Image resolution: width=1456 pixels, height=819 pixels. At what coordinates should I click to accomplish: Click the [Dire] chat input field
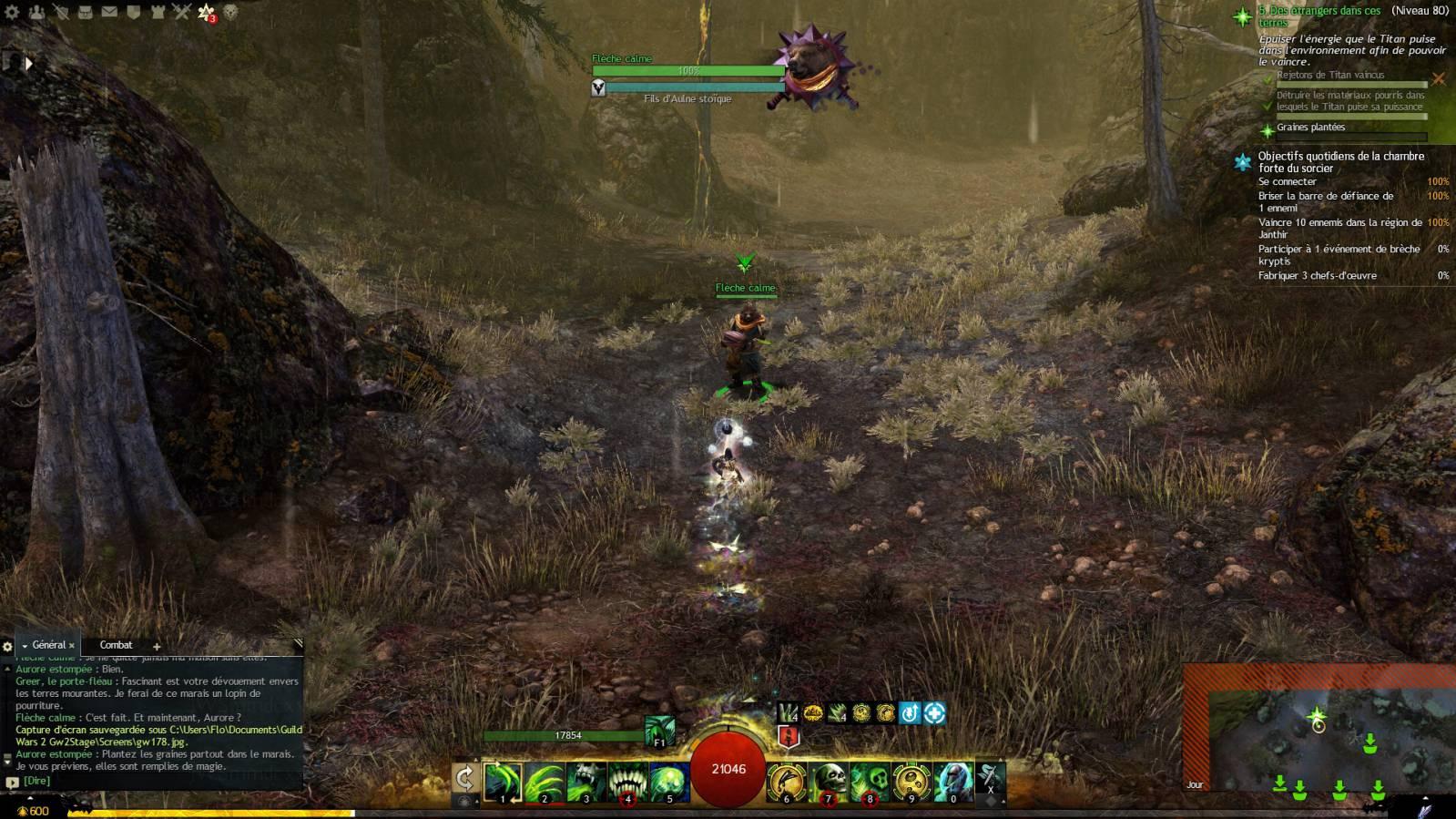pos(155,781)
